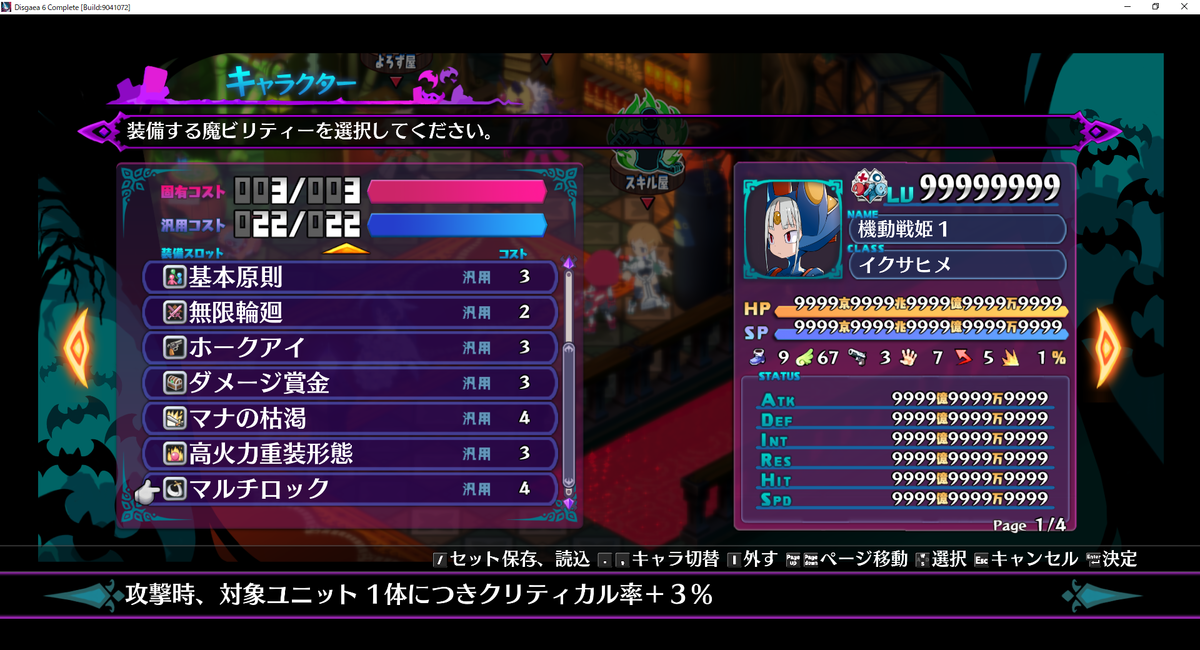Choose the 無限輪廻 evility entry
Image resolution: width=1200 pixels, height=650 pixels.
pyautogui.click(x=350, y=312)
